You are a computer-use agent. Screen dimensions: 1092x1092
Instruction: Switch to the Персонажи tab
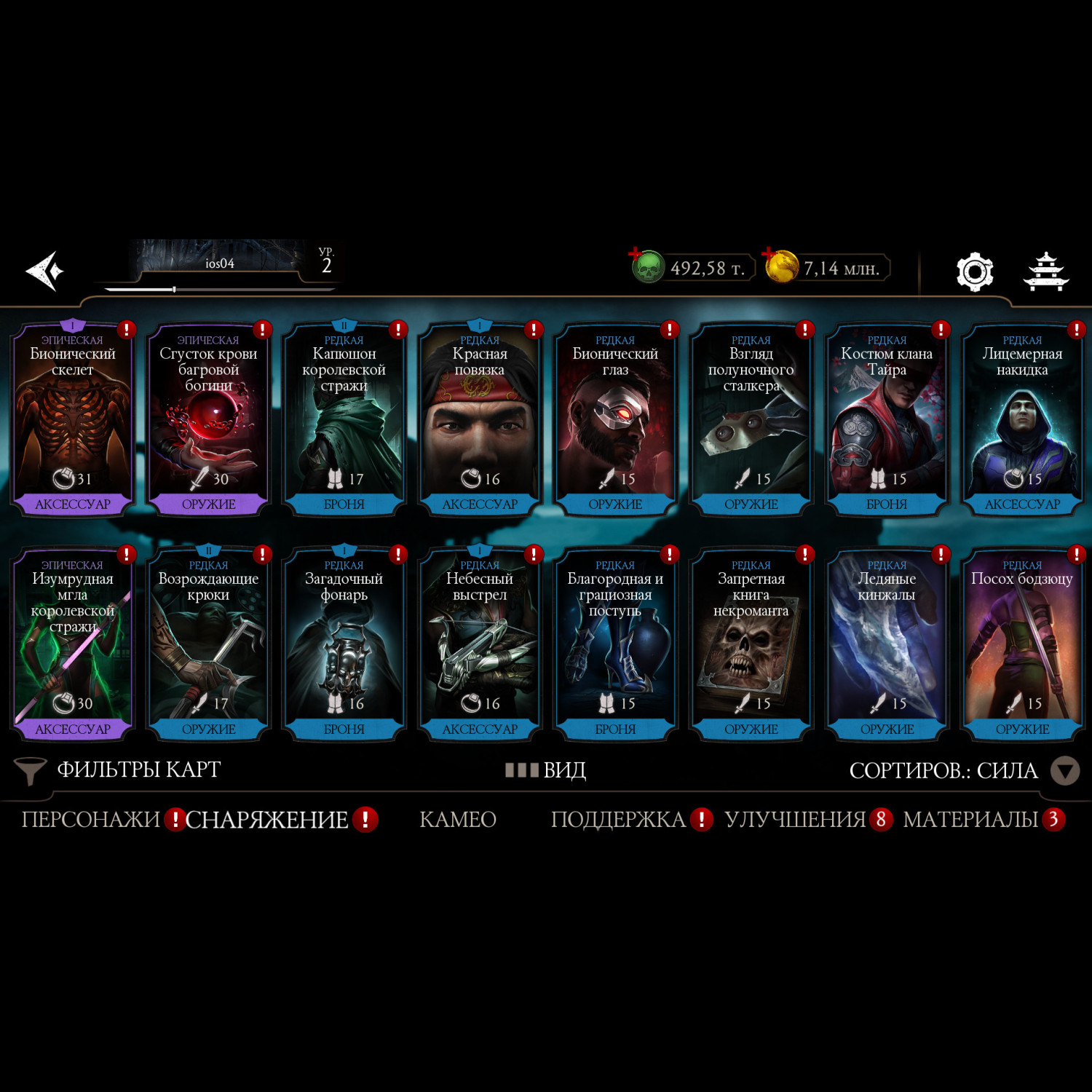pos(90,820)
